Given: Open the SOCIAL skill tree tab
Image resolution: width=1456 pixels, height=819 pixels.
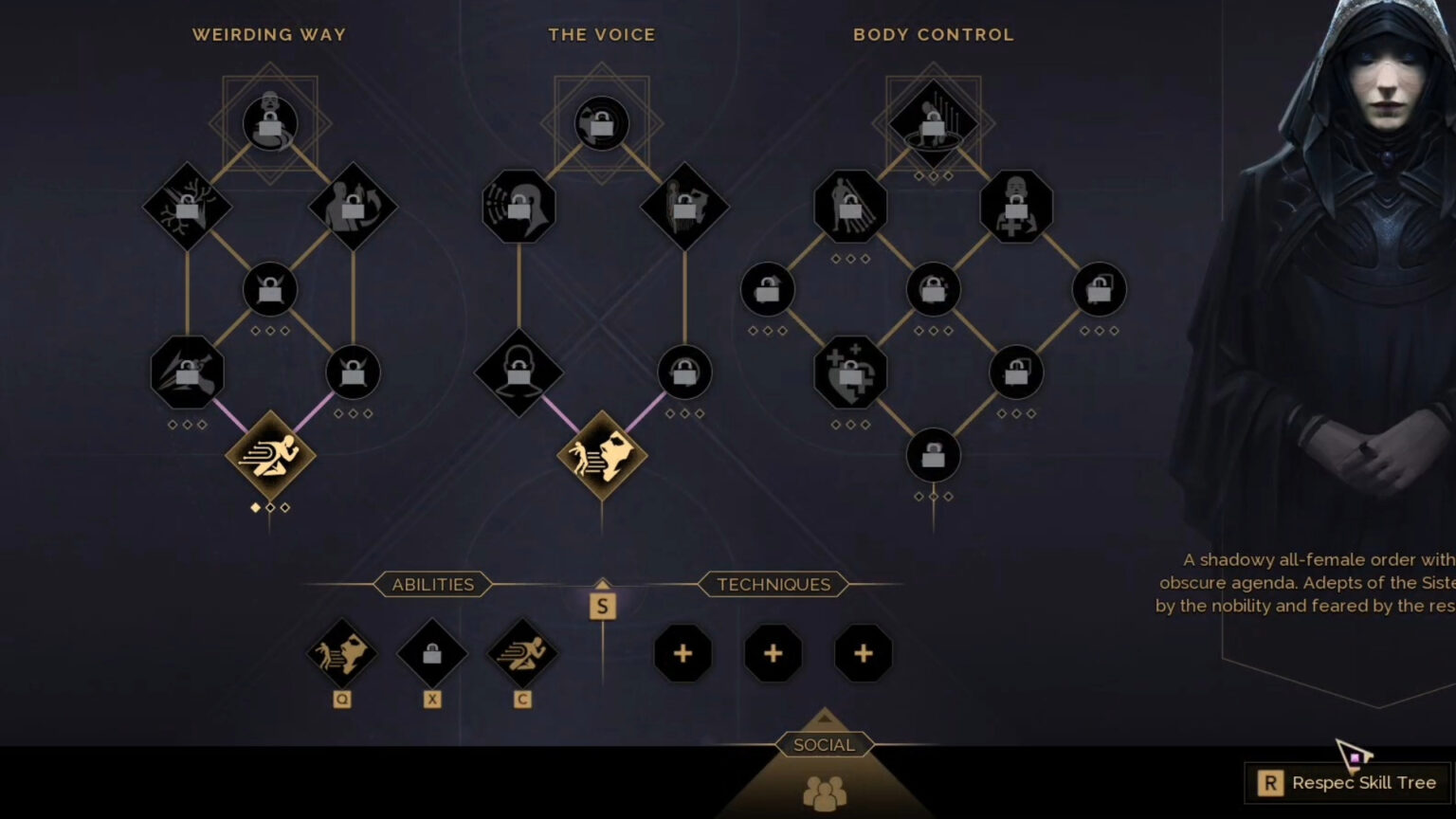Looking at the screenshot, I should point(823,745).
